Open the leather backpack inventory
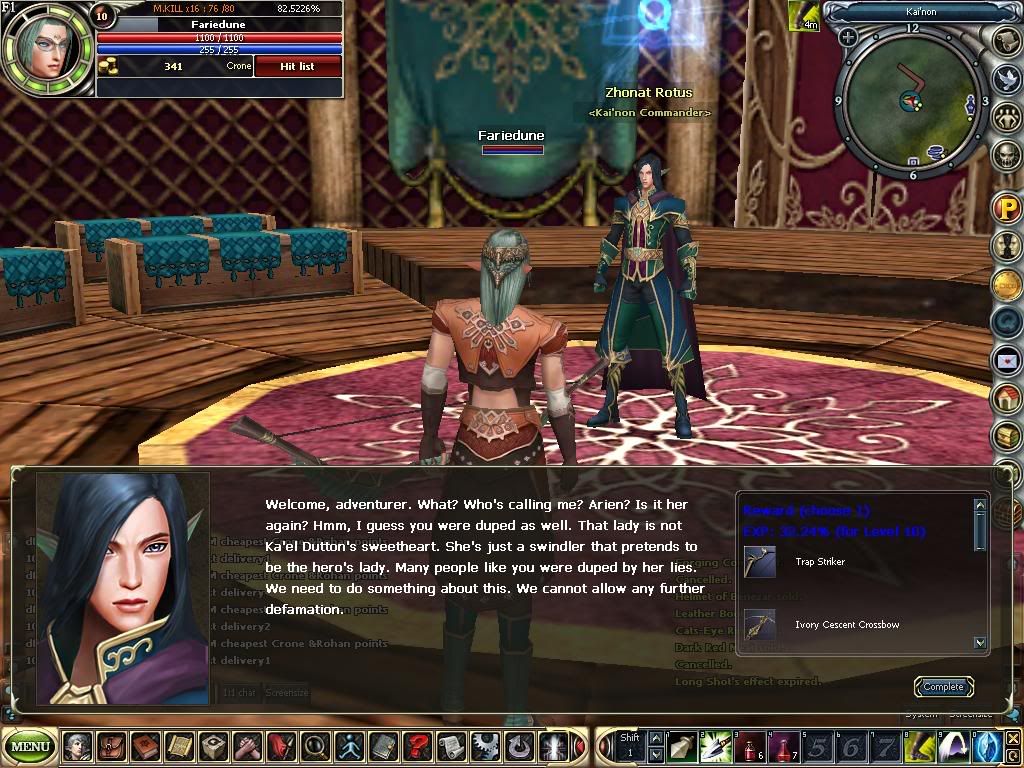The height and width of the screenshot is (768, 1024). pyautogui.click(x=111, y=746)
